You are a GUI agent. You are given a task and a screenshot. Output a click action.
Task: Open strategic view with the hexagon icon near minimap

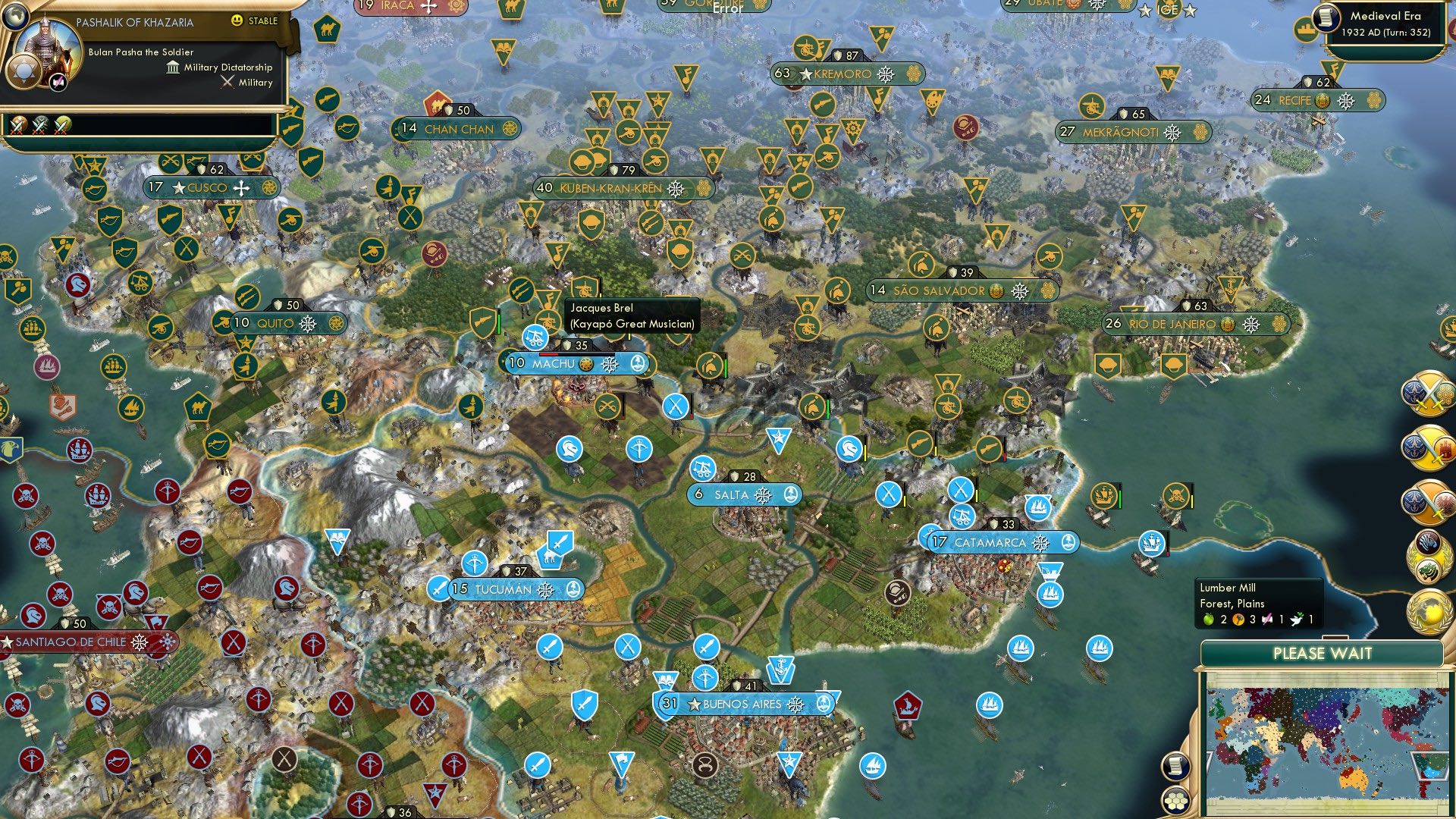tap(1175, 802)
